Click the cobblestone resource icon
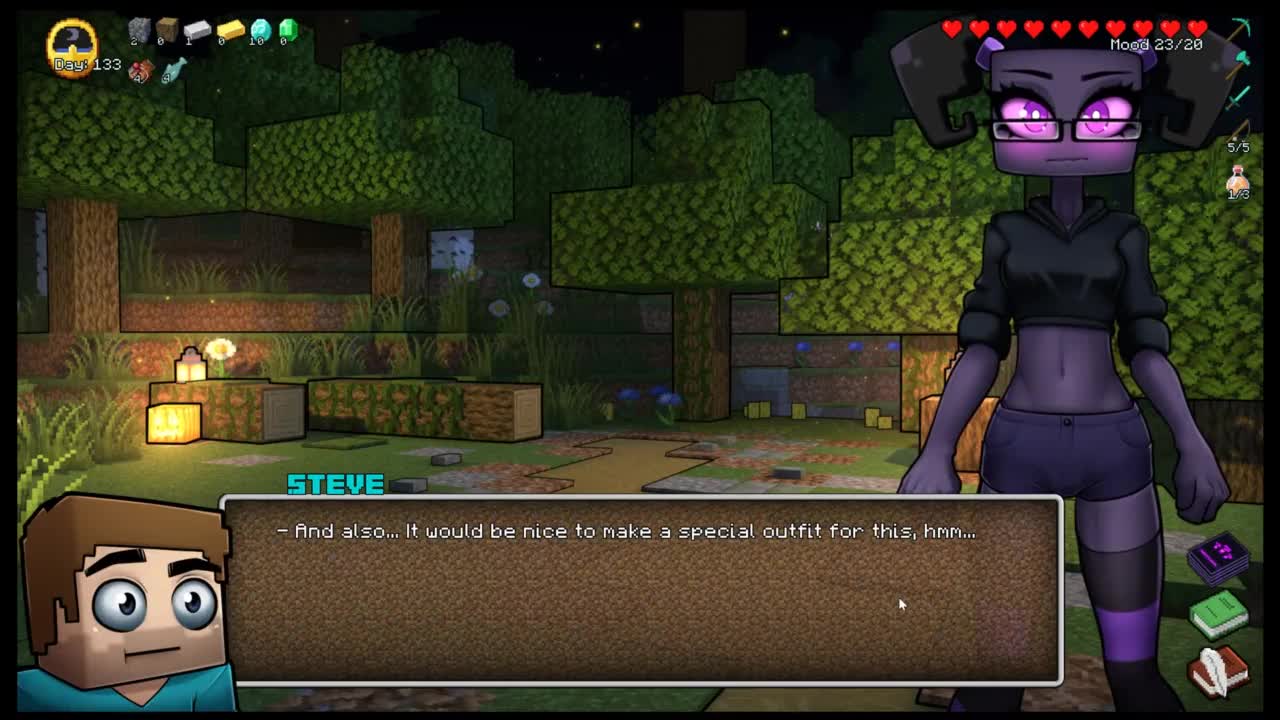1280x720 pixels. pyautogui.click(x=139, y=31)
